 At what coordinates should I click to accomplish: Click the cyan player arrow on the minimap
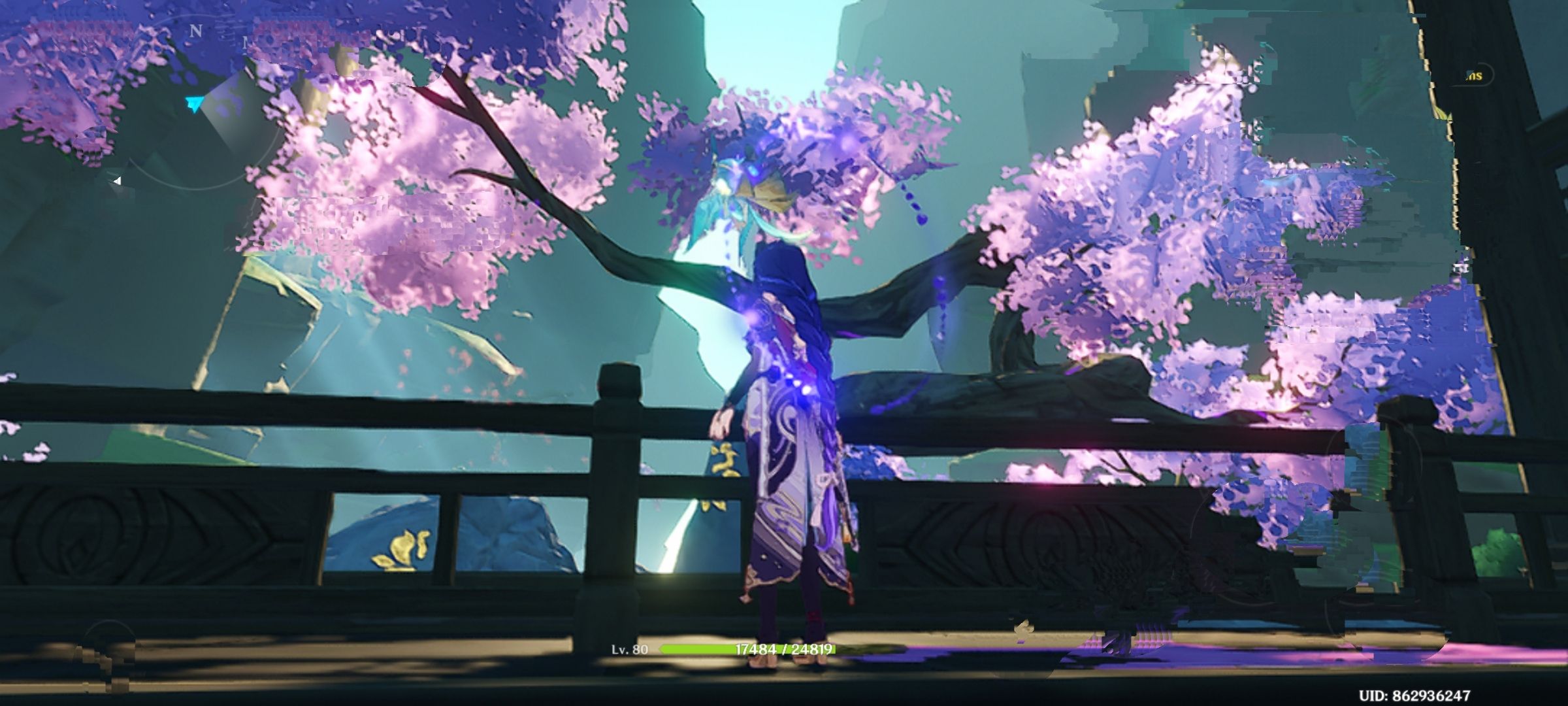tap(195, 103)
